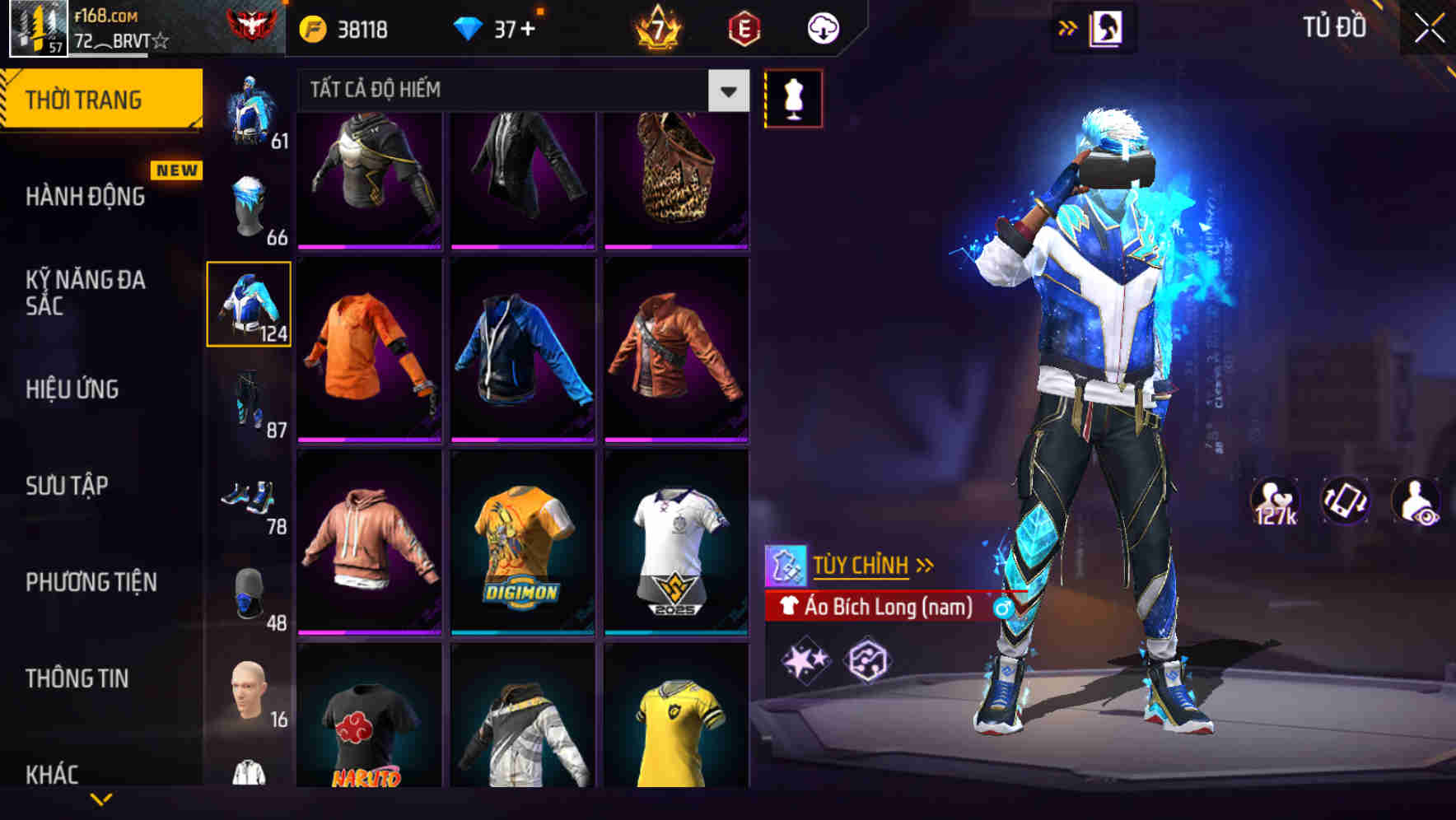Switch to the HÀNH ĐỘNG tab
Screen dimensions: 1456x820
point(86,198)
